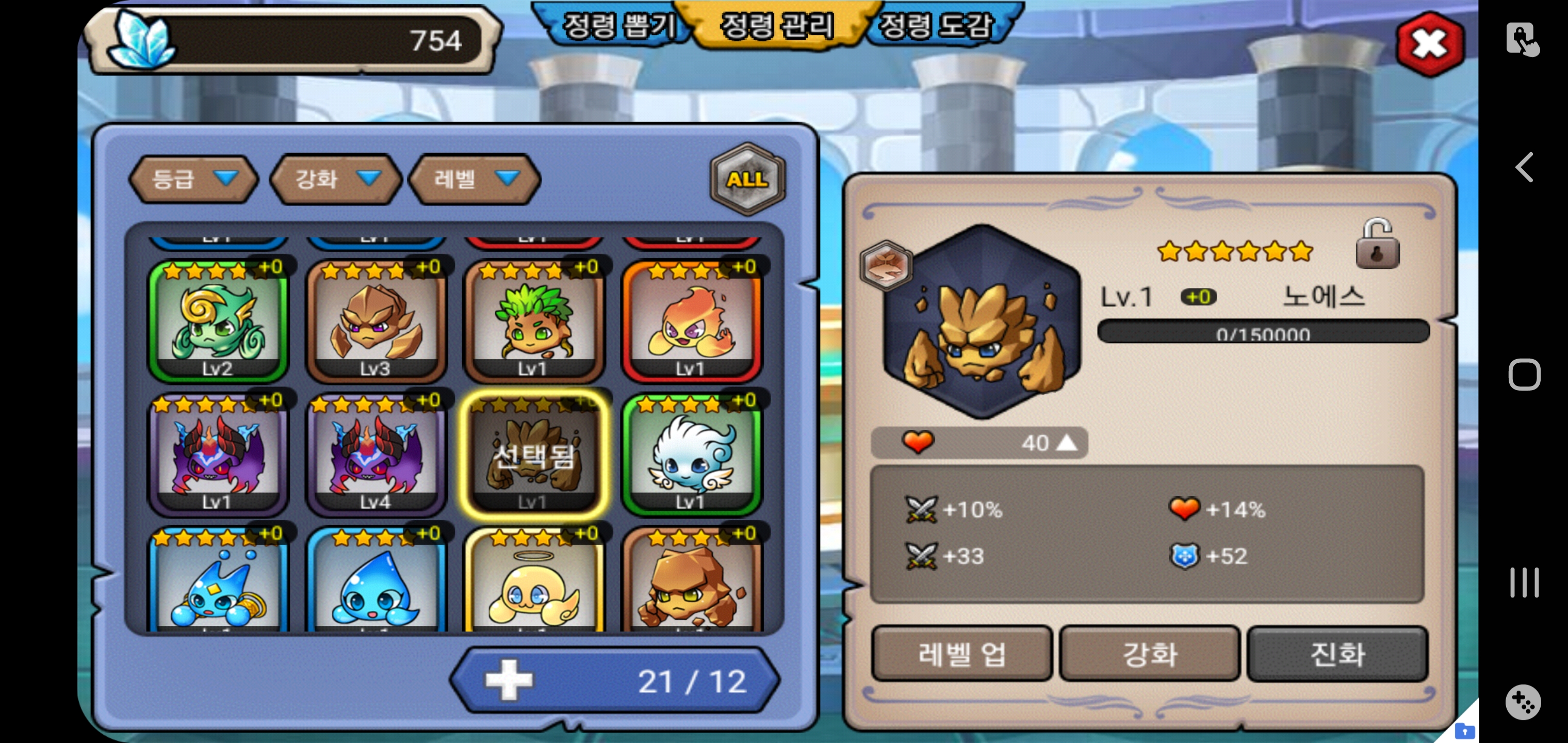Switch to the 정령 뽑기 tab
This screenshot has height=743, width=1568.
coord(616,26)
